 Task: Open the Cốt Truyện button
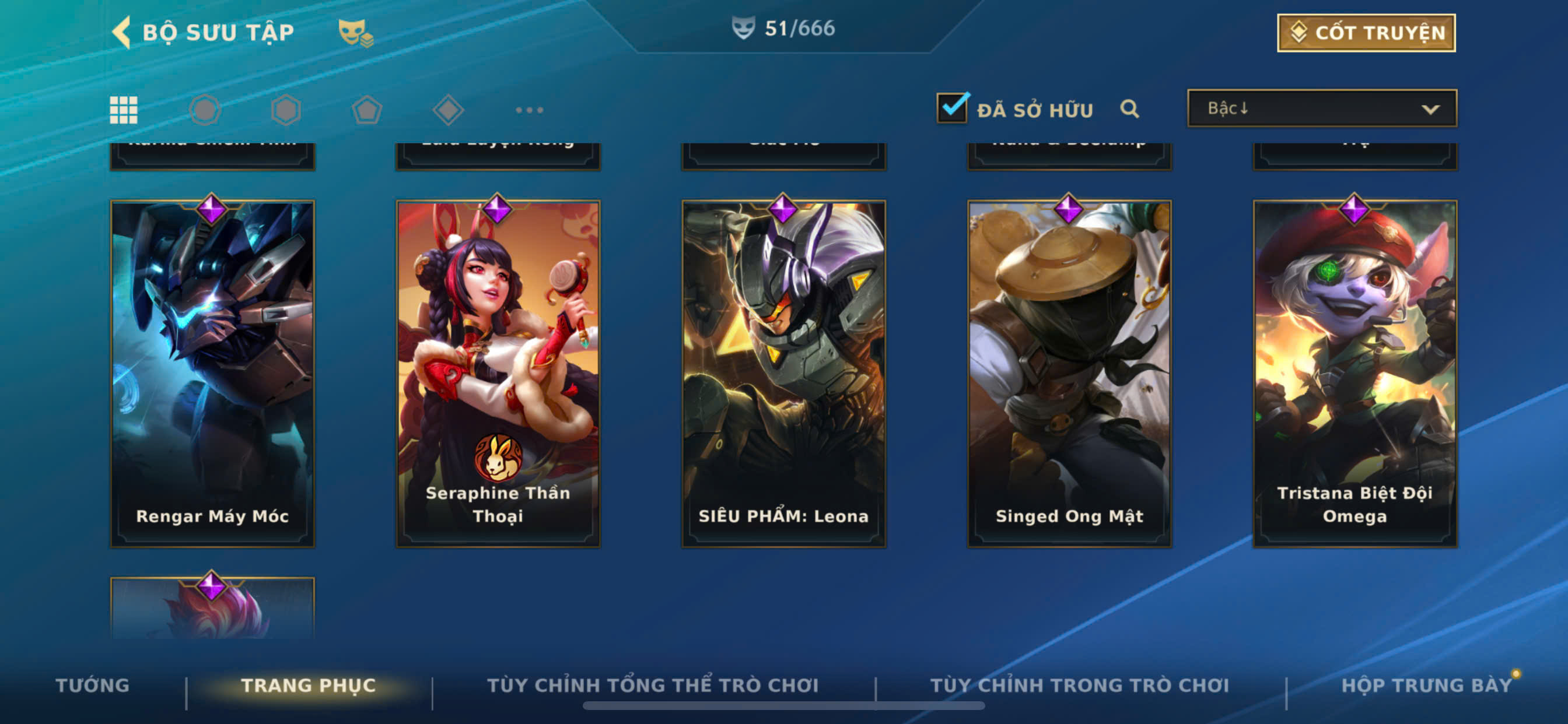pos(1366,33)
